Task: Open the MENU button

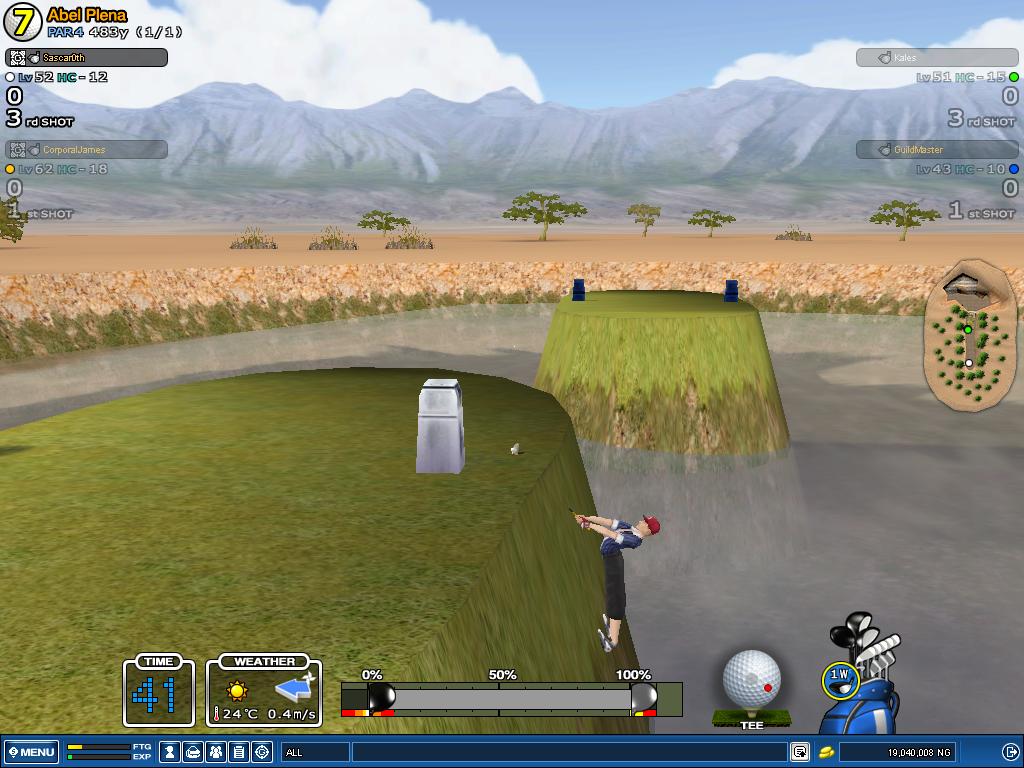Action: tap(31, 752)
